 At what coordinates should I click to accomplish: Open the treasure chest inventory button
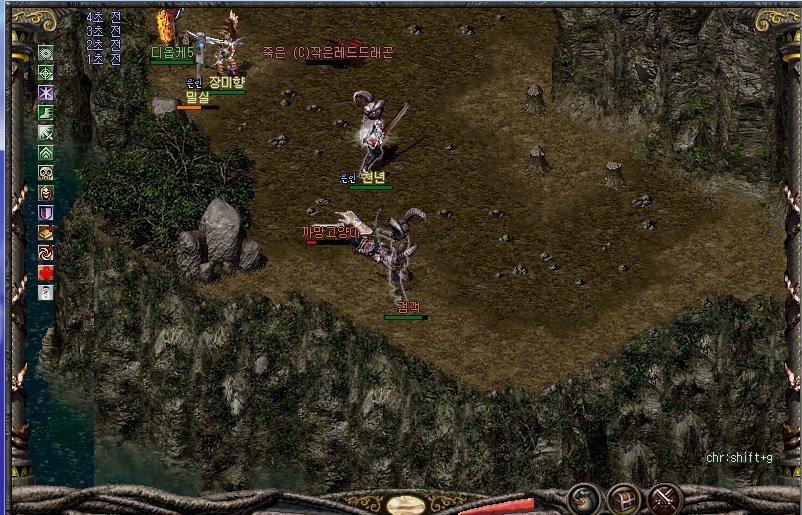pyautogui.click(x=624, y=498)
